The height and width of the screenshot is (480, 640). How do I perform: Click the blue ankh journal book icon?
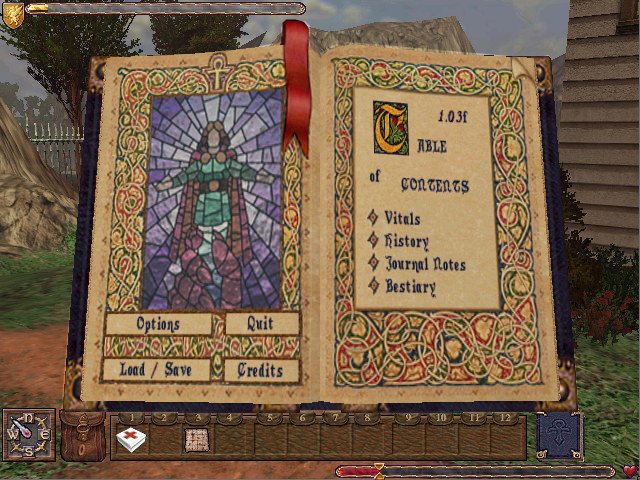tap(560, 436)
